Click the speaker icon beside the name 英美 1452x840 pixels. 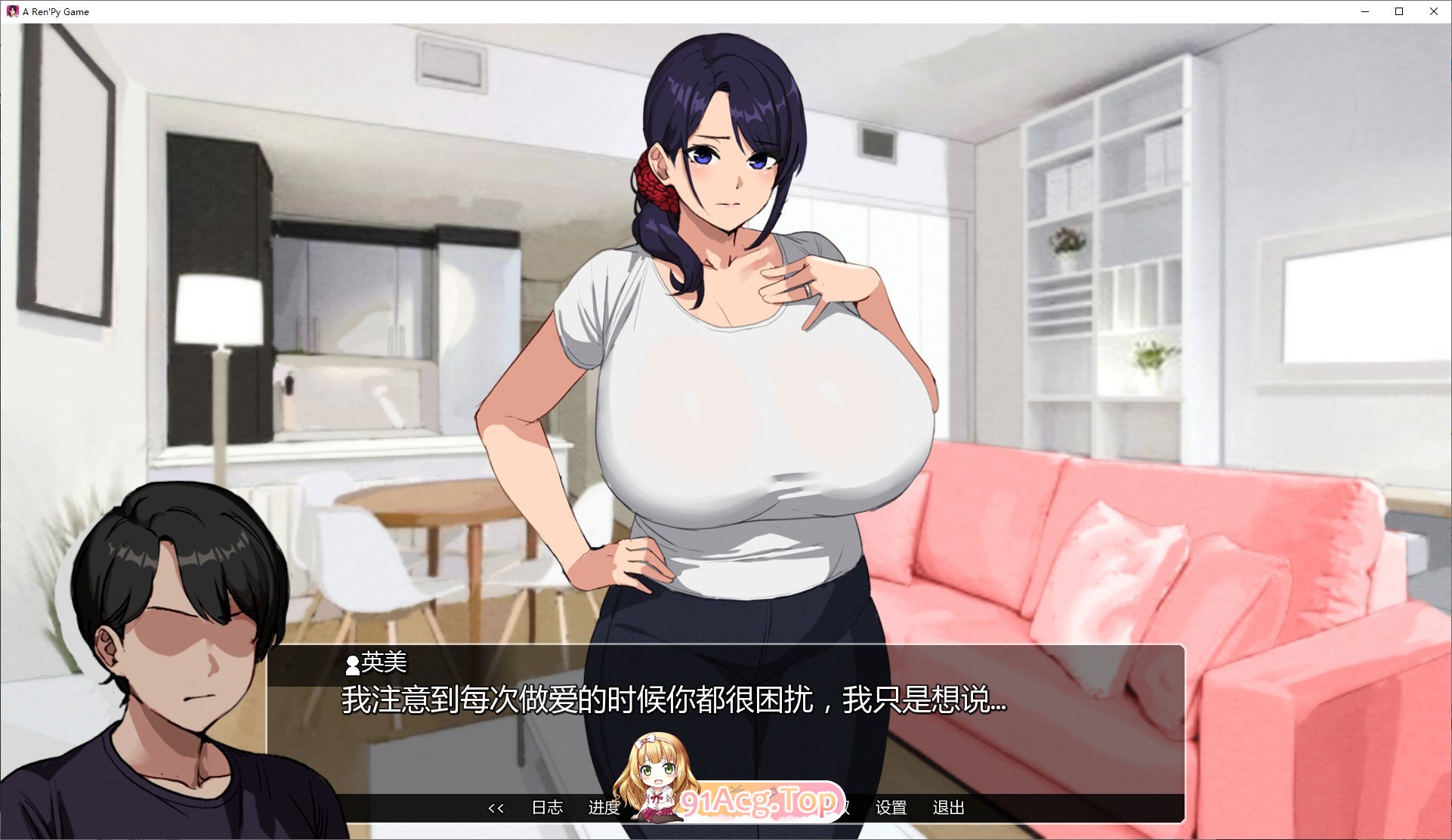pos(352,665)
